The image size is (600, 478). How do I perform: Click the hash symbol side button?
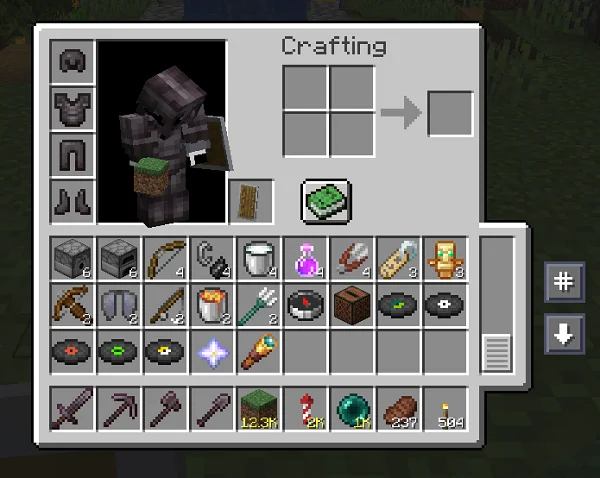pyautogui.click(x=564, y=282)
